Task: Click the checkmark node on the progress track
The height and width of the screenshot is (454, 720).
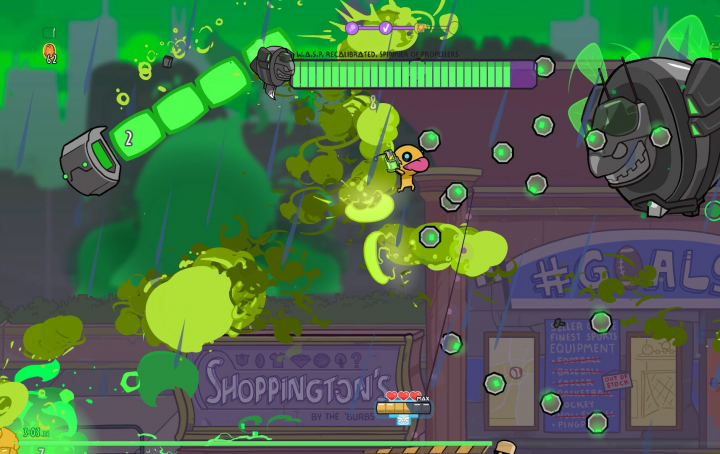Action: [386, 28]
